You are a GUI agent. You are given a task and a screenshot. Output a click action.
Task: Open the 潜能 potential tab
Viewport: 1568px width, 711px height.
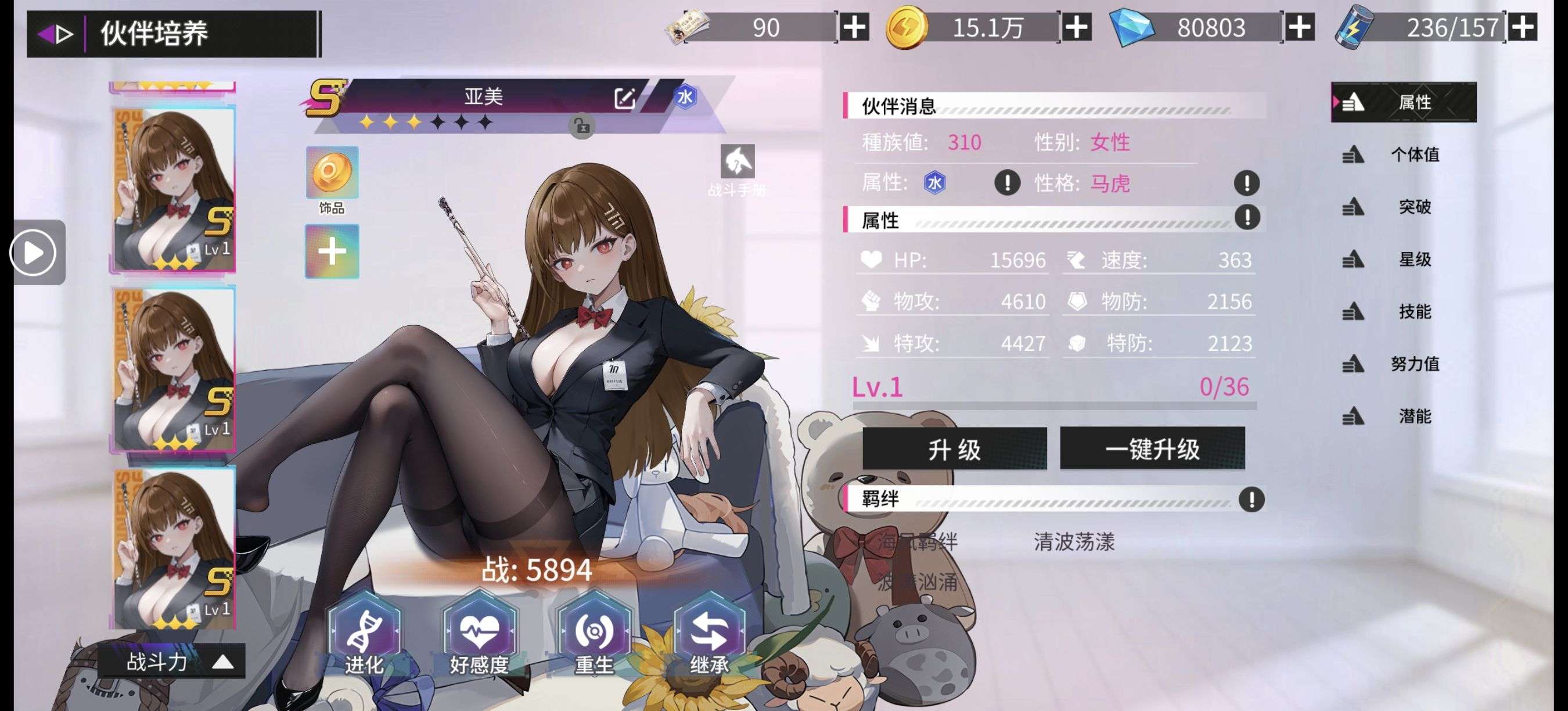(1415, 416)
